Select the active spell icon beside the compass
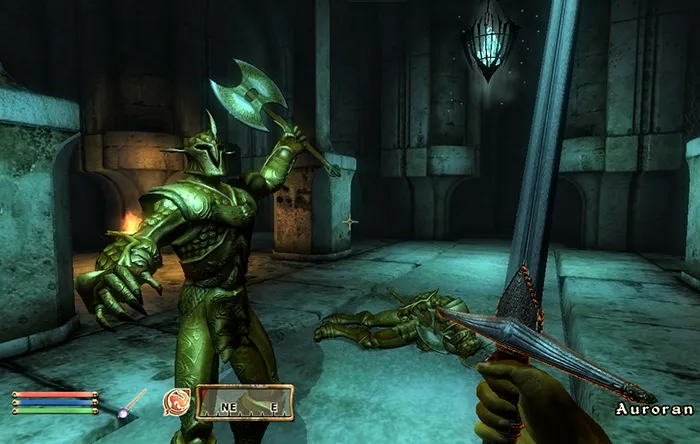 [x=176, y=402]
